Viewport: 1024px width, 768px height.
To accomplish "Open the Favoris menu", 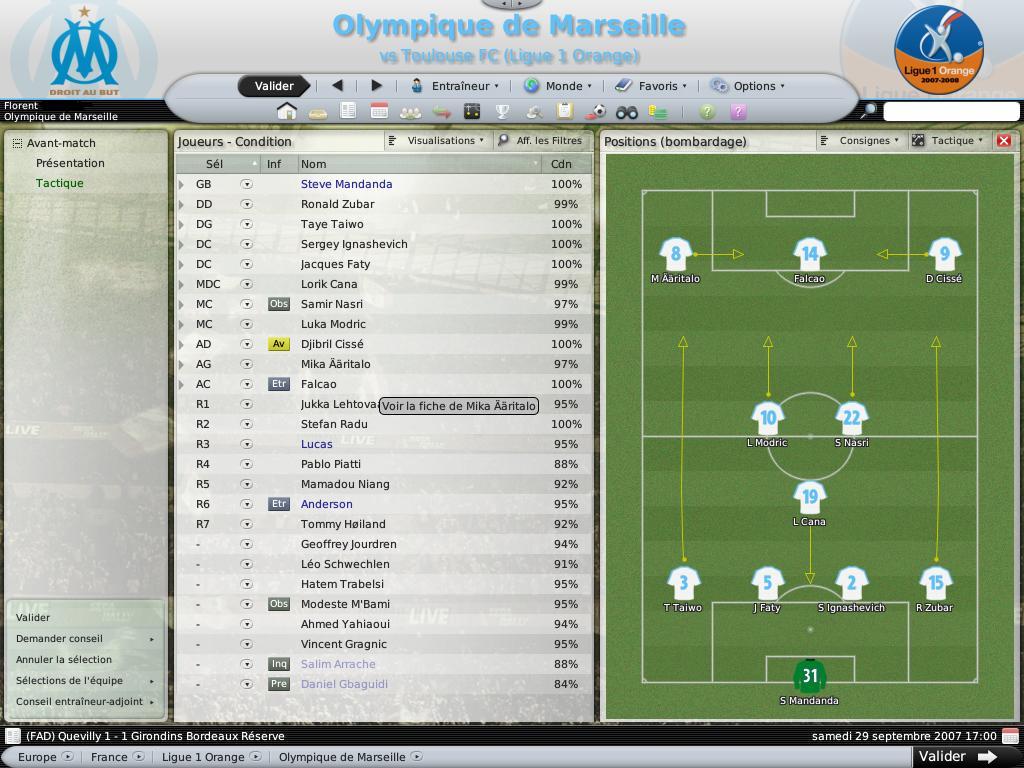I will (x=650, y=86).
